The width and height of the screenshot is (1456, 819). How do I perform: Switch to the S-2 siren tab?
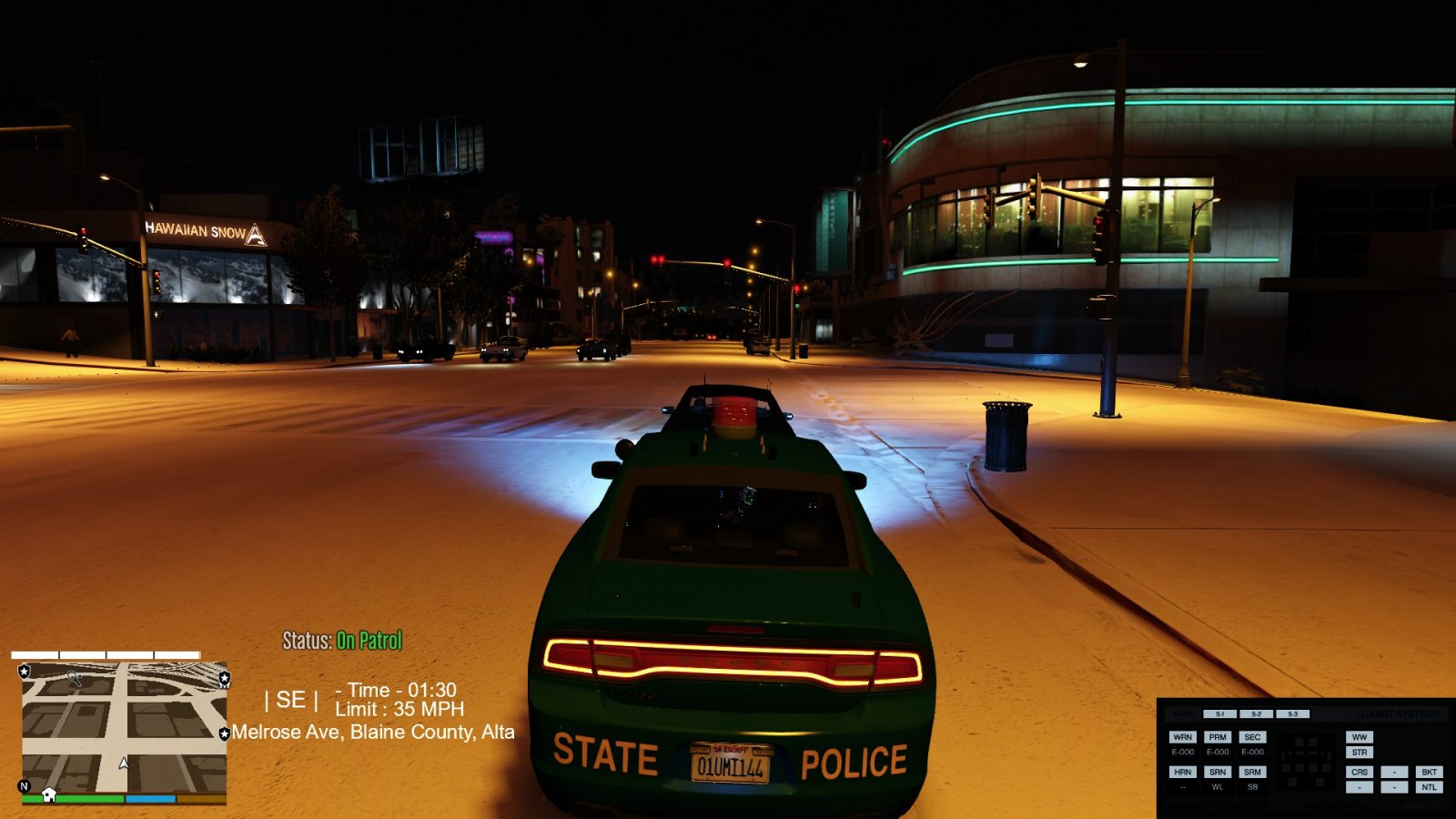pos(1256,714)
